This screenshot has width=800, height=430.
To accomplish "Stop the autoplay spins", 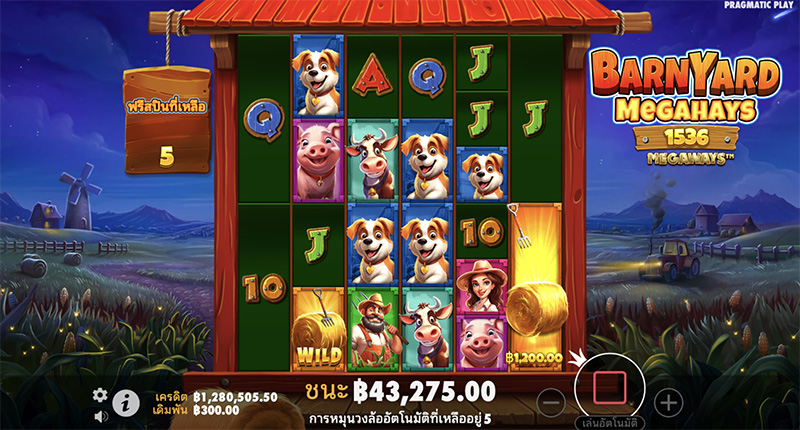I will (608, 384).
